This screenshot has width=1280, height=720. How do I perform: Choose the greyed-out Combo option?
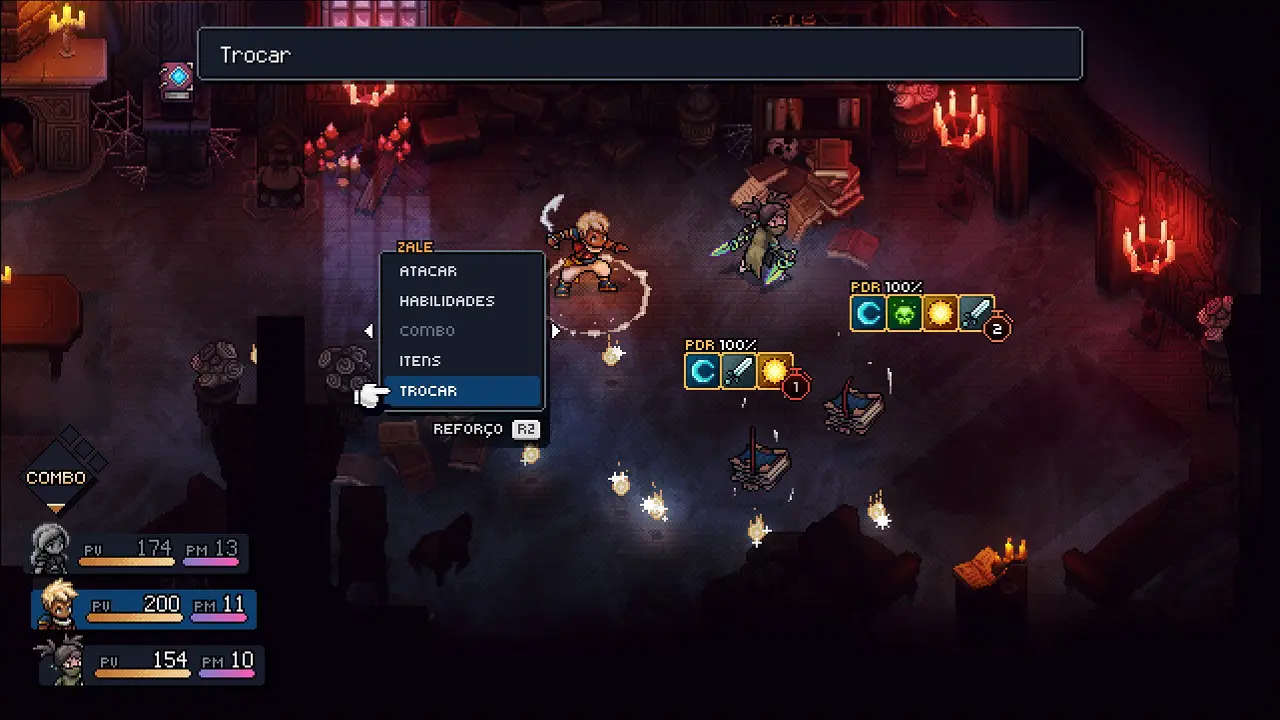[427, 331]
